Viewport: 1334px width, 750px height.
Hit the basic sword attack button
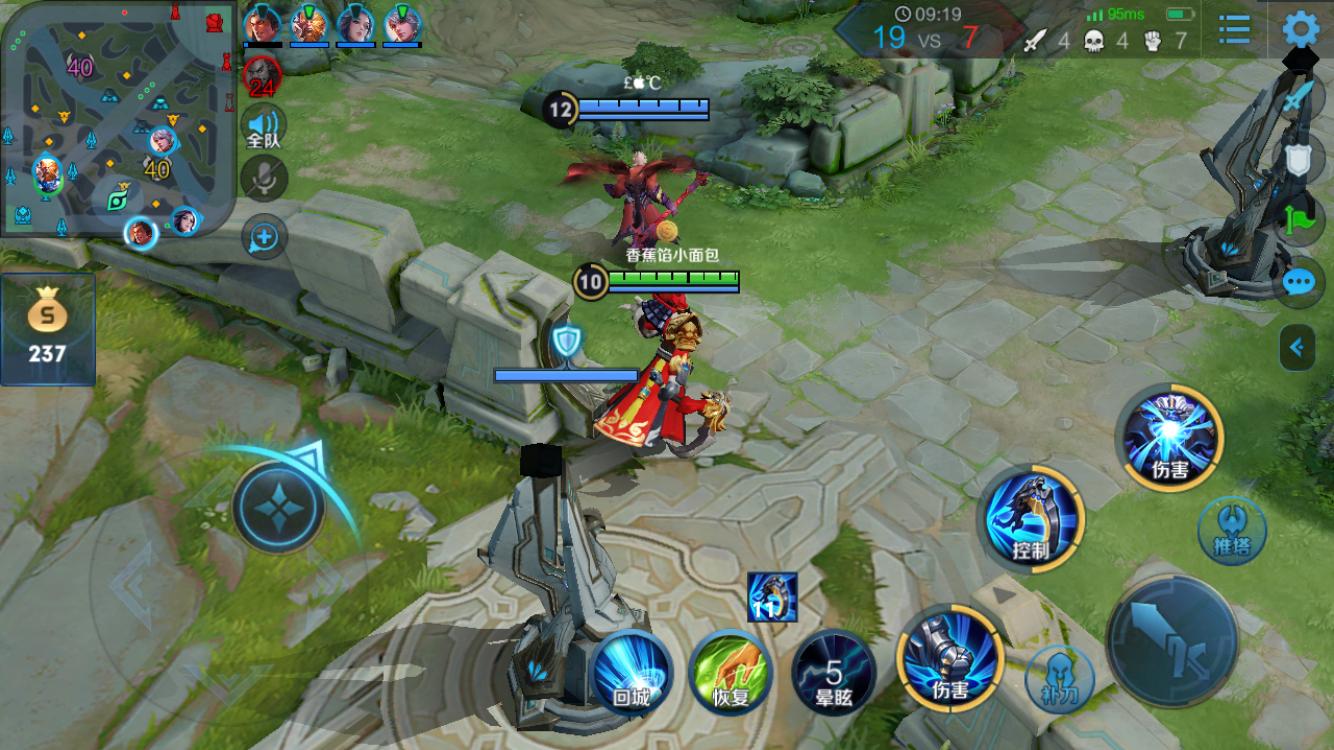click(x=1172, y=641)
